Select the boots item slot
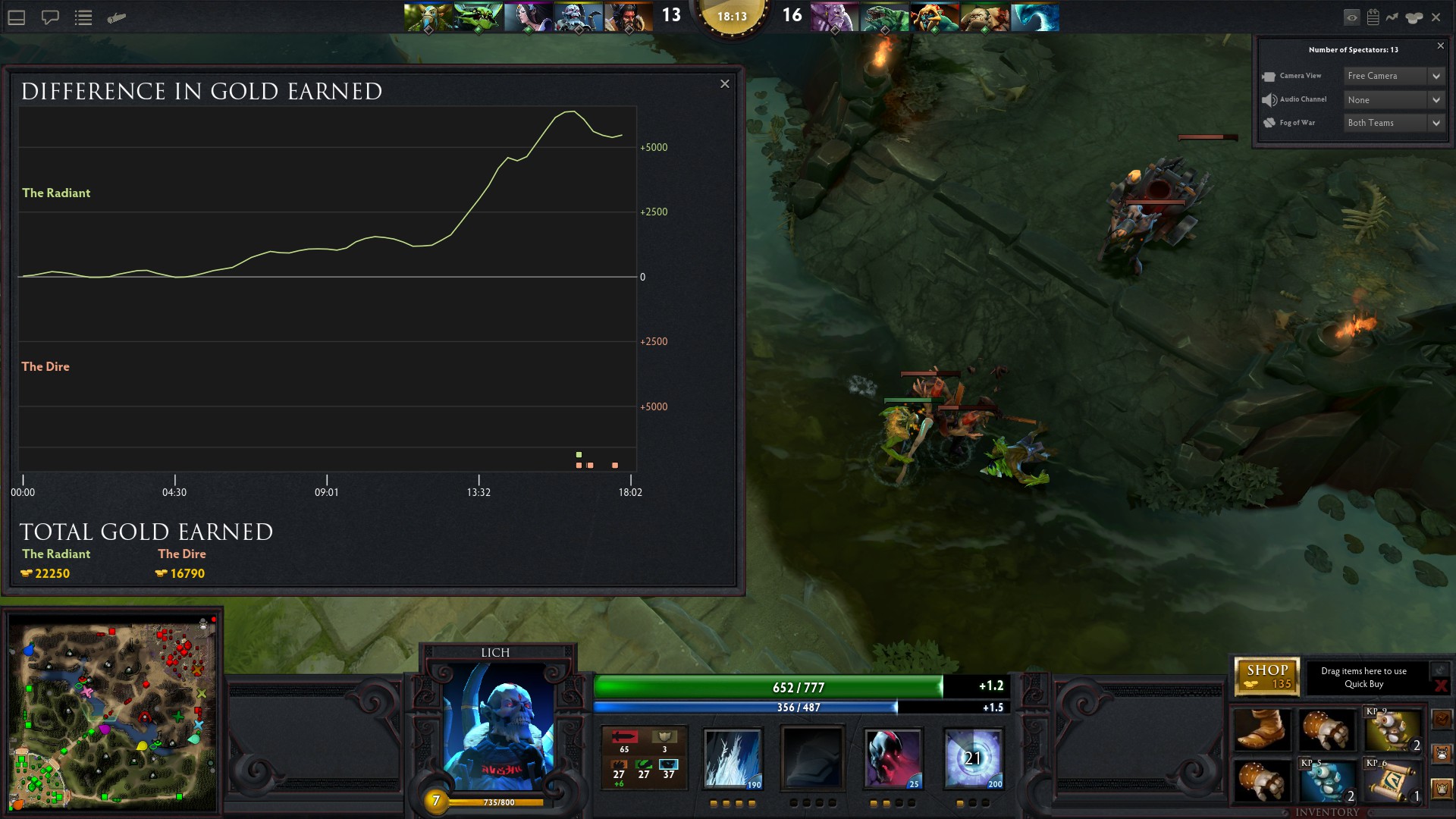 pos(1261,730)
